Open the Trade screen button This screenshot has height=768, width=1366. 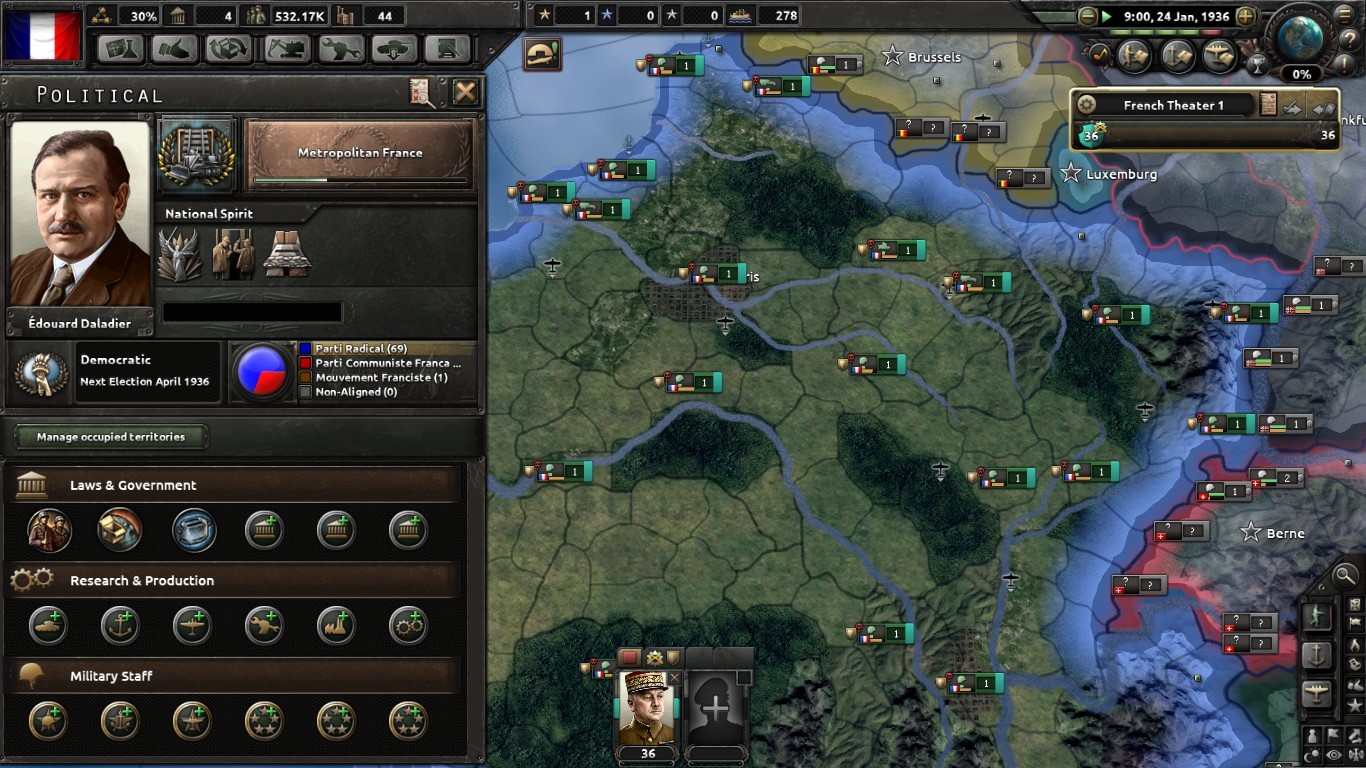[x=229, y=49]
